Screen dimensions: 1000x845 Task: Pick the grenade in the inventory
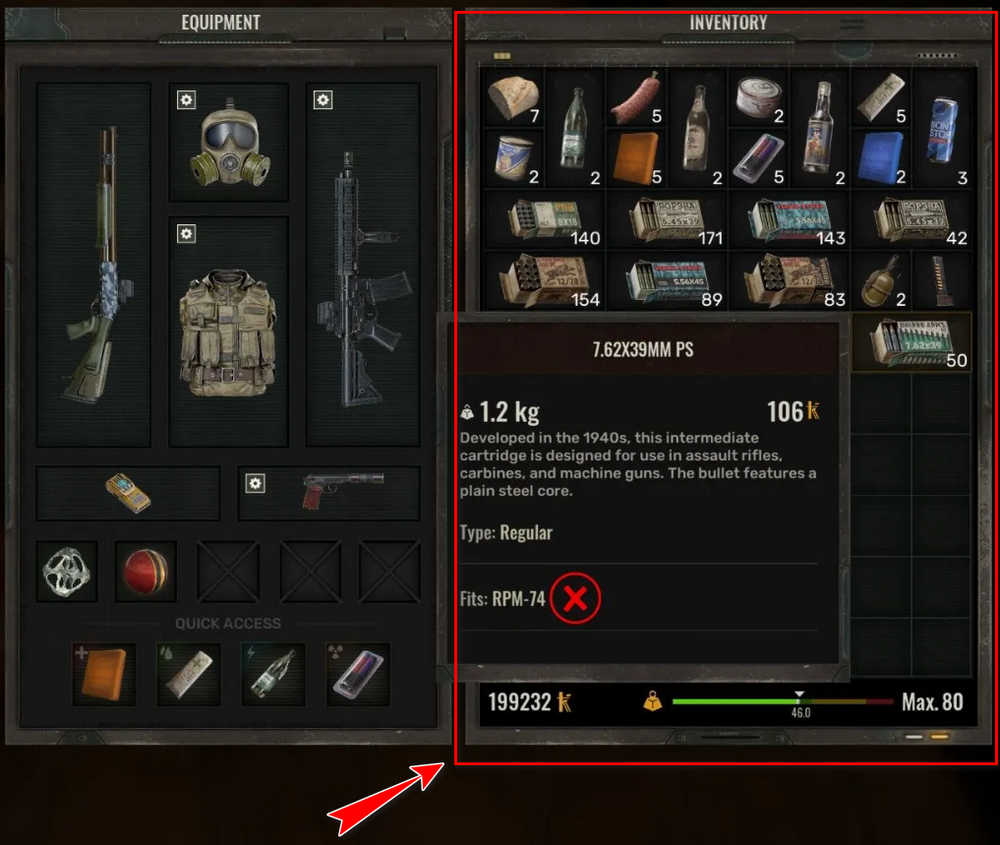pos(882,280)
